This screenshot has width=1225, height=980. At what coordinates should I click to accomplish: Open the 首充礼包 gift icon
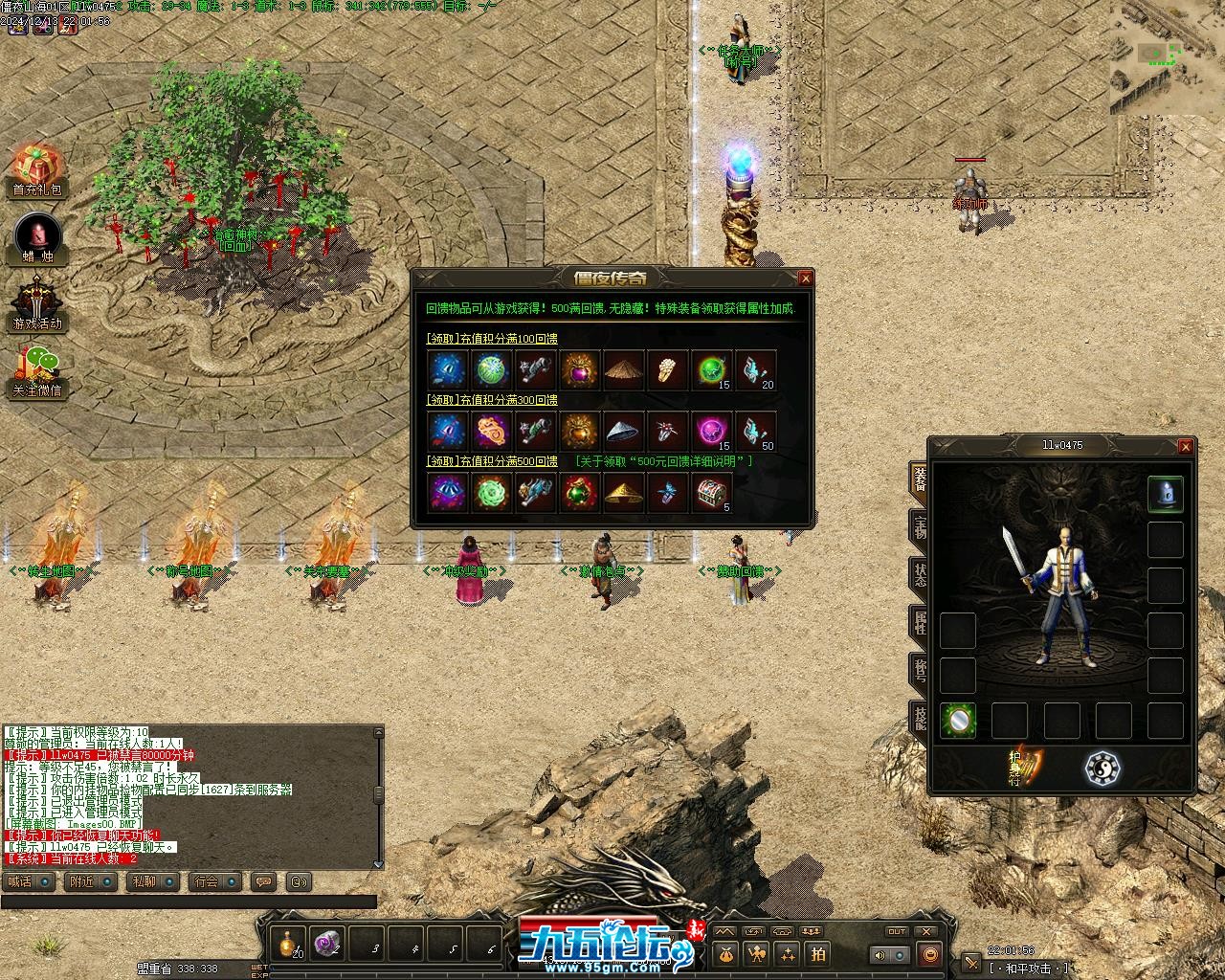pos(36,170)
